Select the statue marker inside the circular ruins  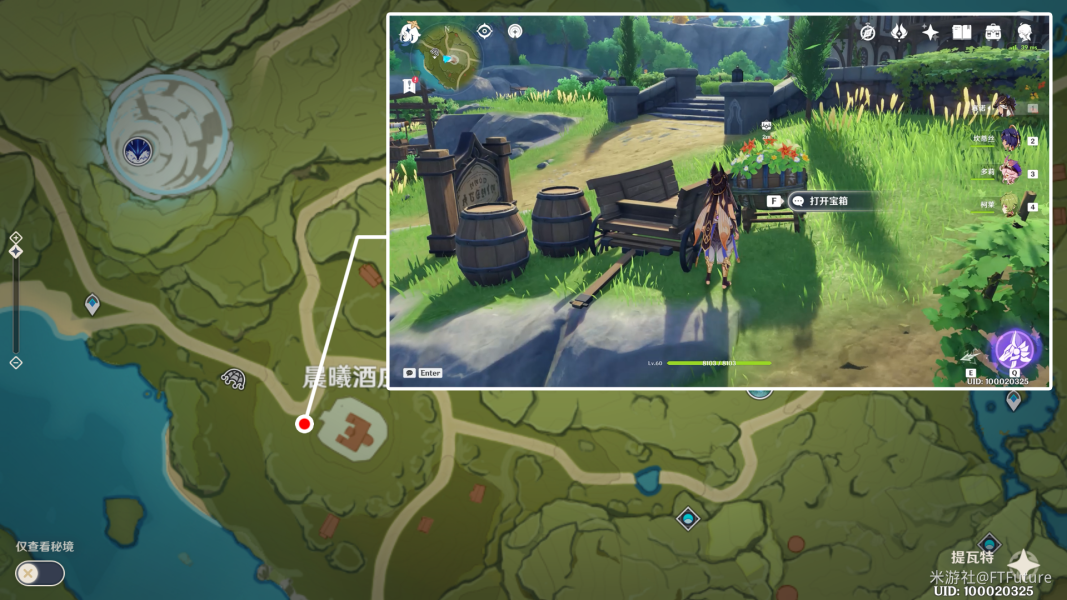pyautogui.click(x=136, y=151)
